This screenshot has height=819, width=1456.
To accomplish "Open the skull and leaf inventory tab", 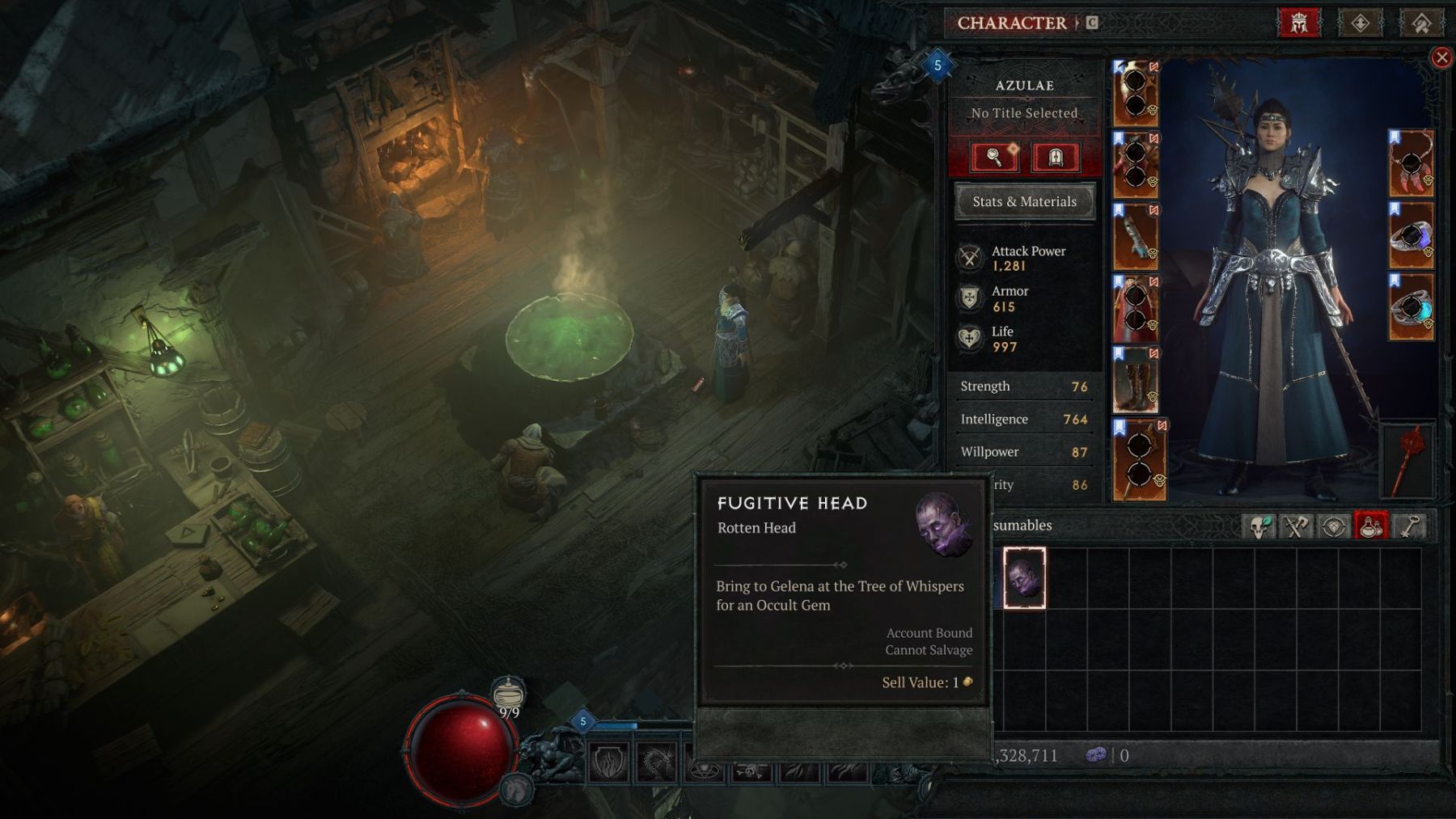I will [x=1259, y=526].
